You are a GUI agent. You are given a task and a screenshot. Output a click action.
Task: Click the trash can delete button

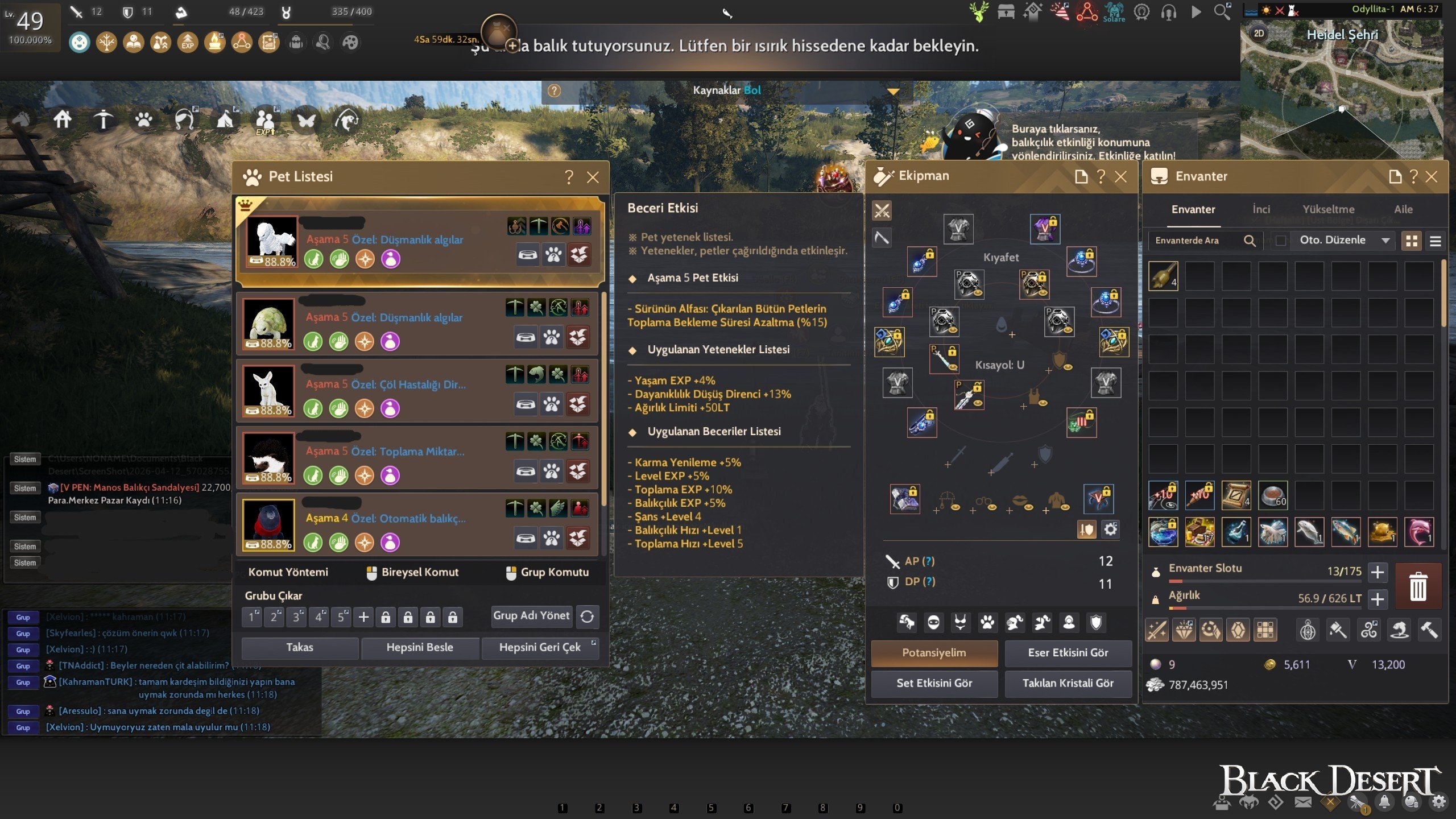(x=1418, y=586)
